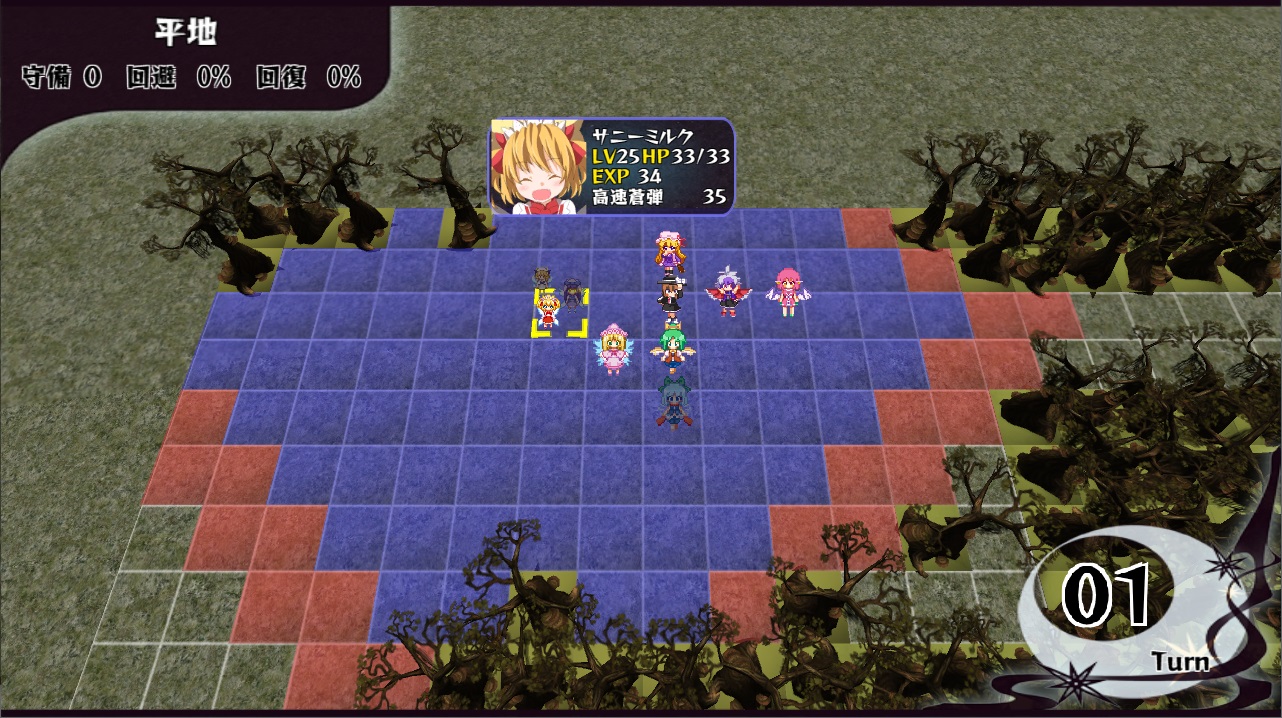Select the brown-haired unit with black hat
The height and width of the screenshot is (718, 1282).
[x=668, y=296]
